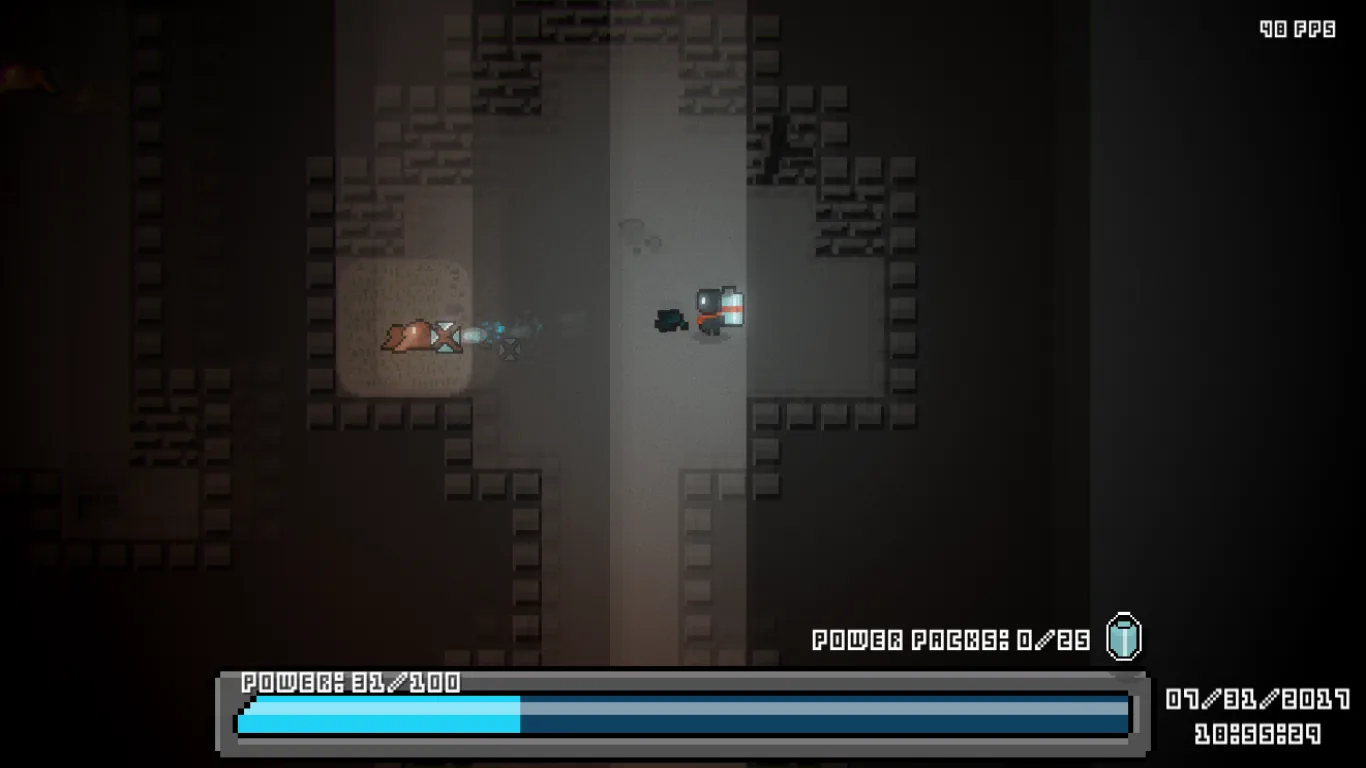This screenshot has height=768, width=1366.
Task: Click the Power Pack gem icon in HUD
Action: tap(1122, 638)
